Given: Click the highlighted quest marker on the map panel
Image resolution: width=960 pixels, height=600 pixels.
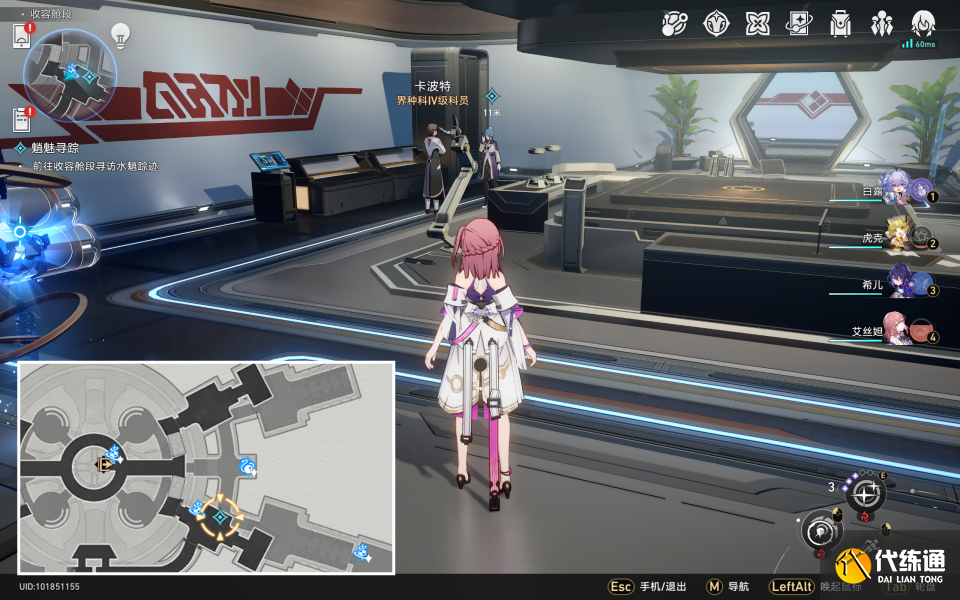Looking at the screenshot, I should [x=218, y=517].
